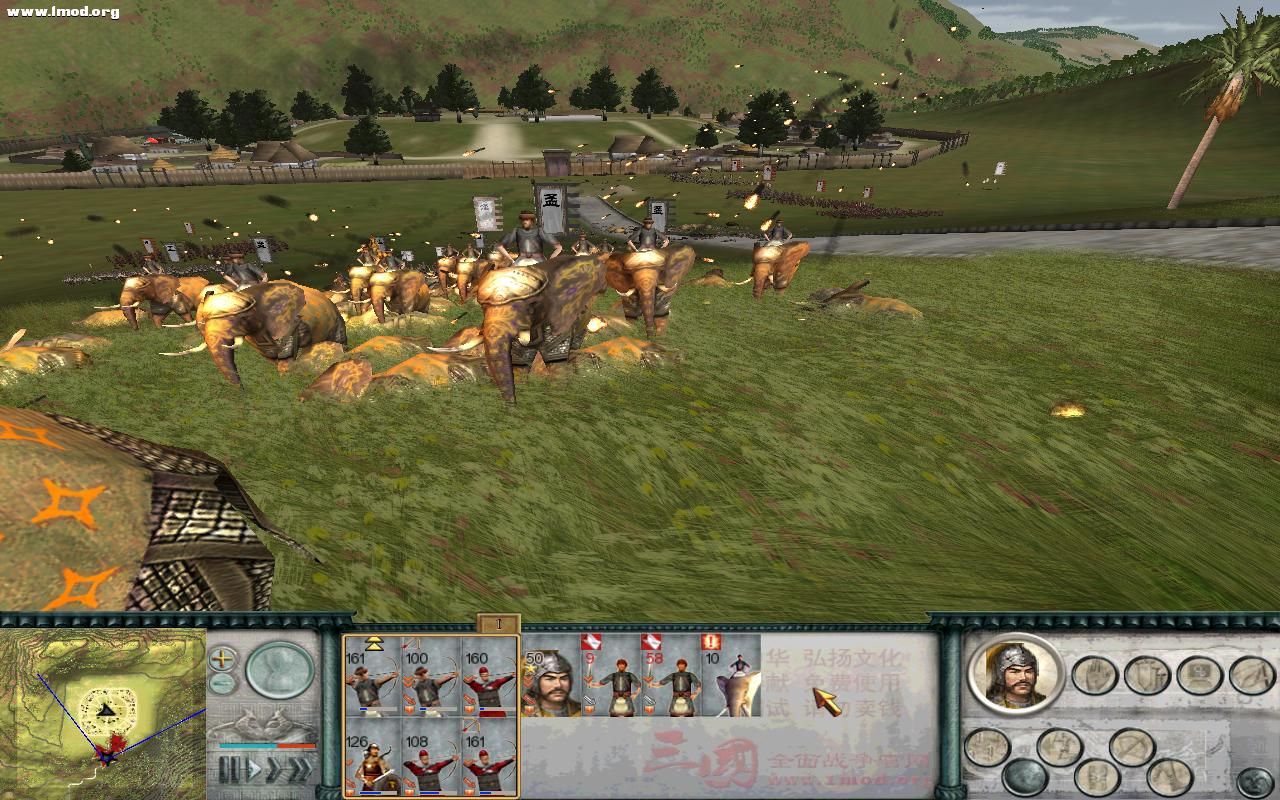
Task: Toggle the shield guard mode button
Action: pyautogui.click(x=1147, y=675)
